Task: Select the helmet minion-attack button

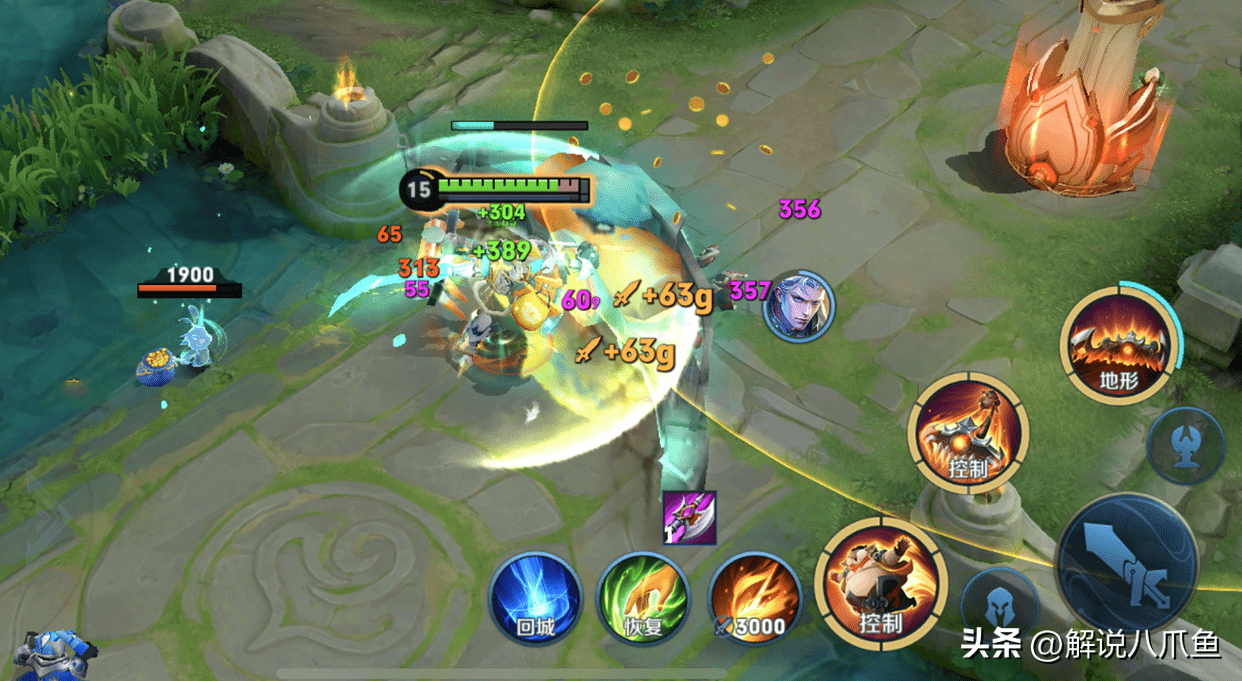Action: (x=998, y=607)
